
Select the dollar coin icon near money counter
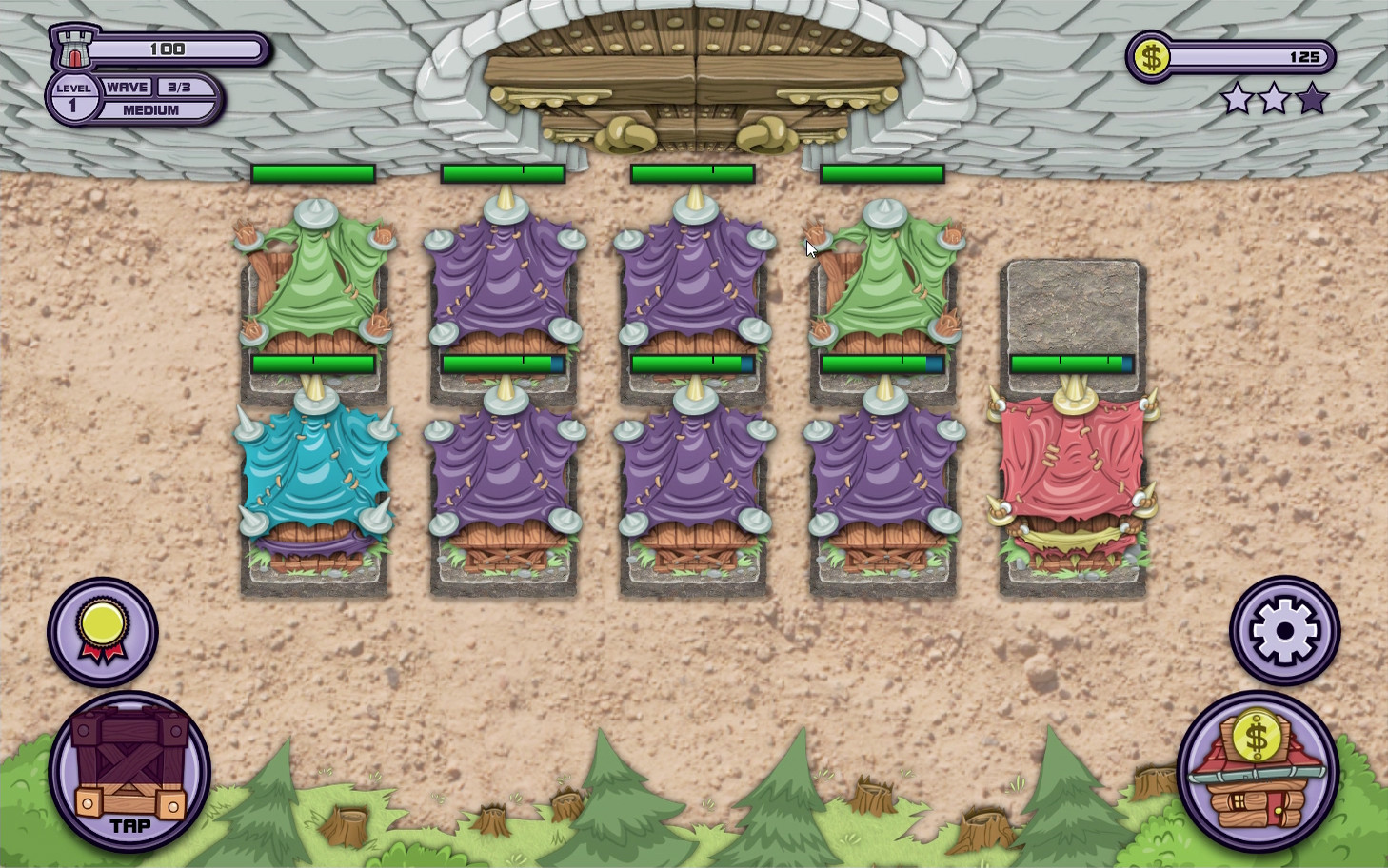pos(1153,58)
